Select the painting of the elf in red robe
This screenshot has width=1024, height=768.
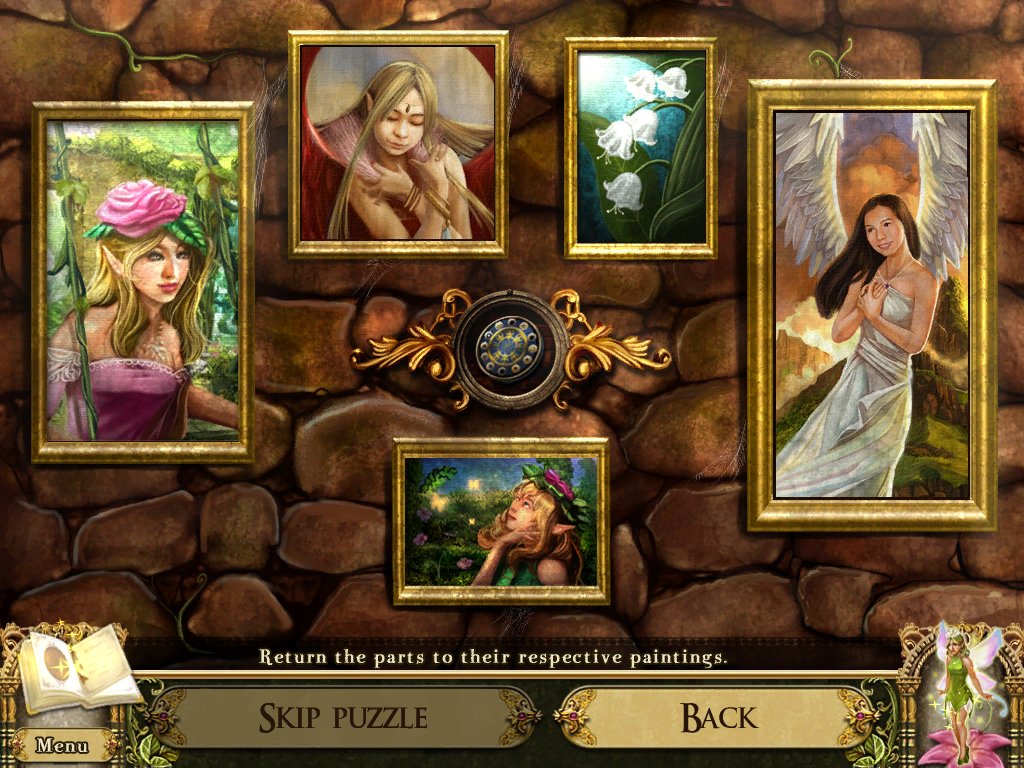coord(398,144)
